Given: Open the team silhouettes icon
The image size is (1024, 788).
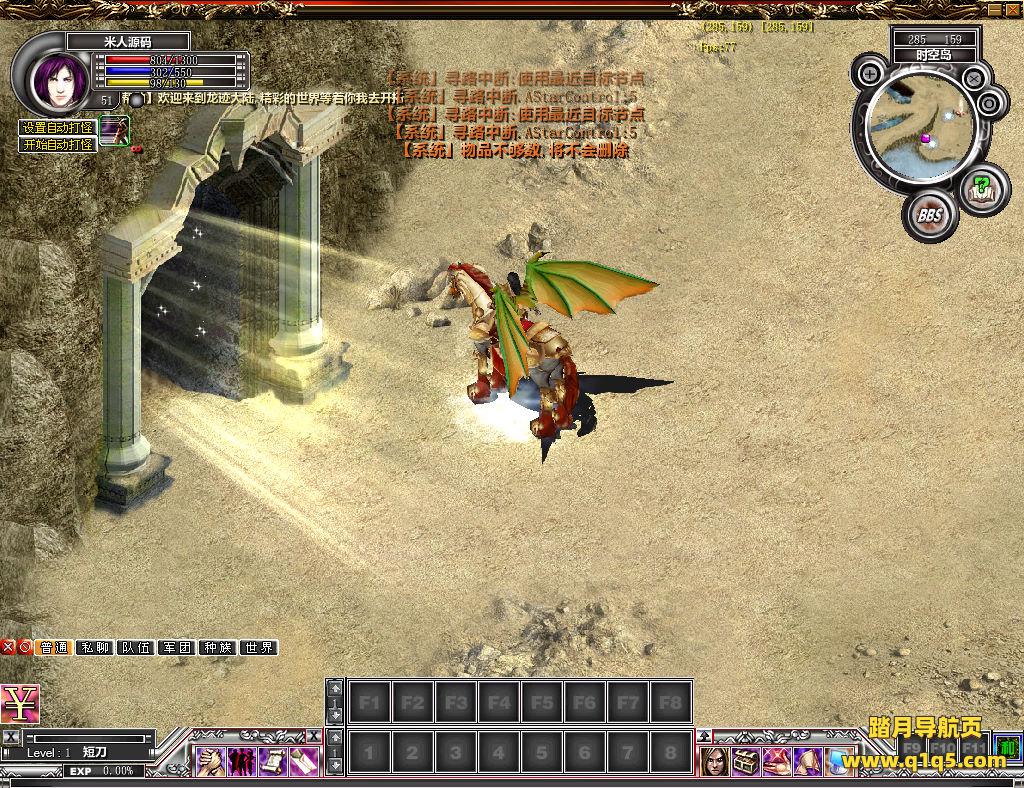Looking at the screenshot, I should tap(241, 761).
